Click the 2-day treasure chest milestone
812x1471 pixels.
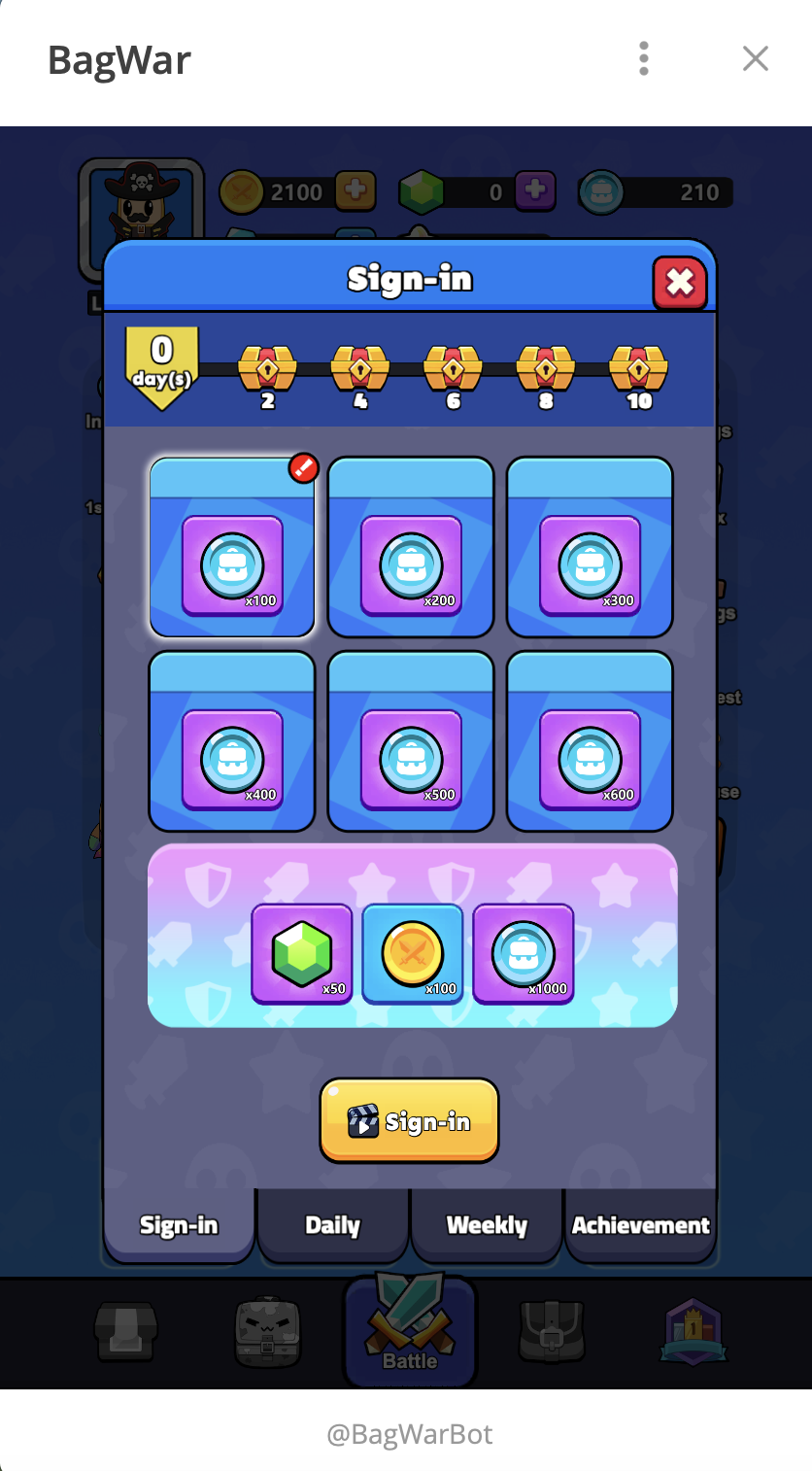pyautogui.click(x=267, y=369)
